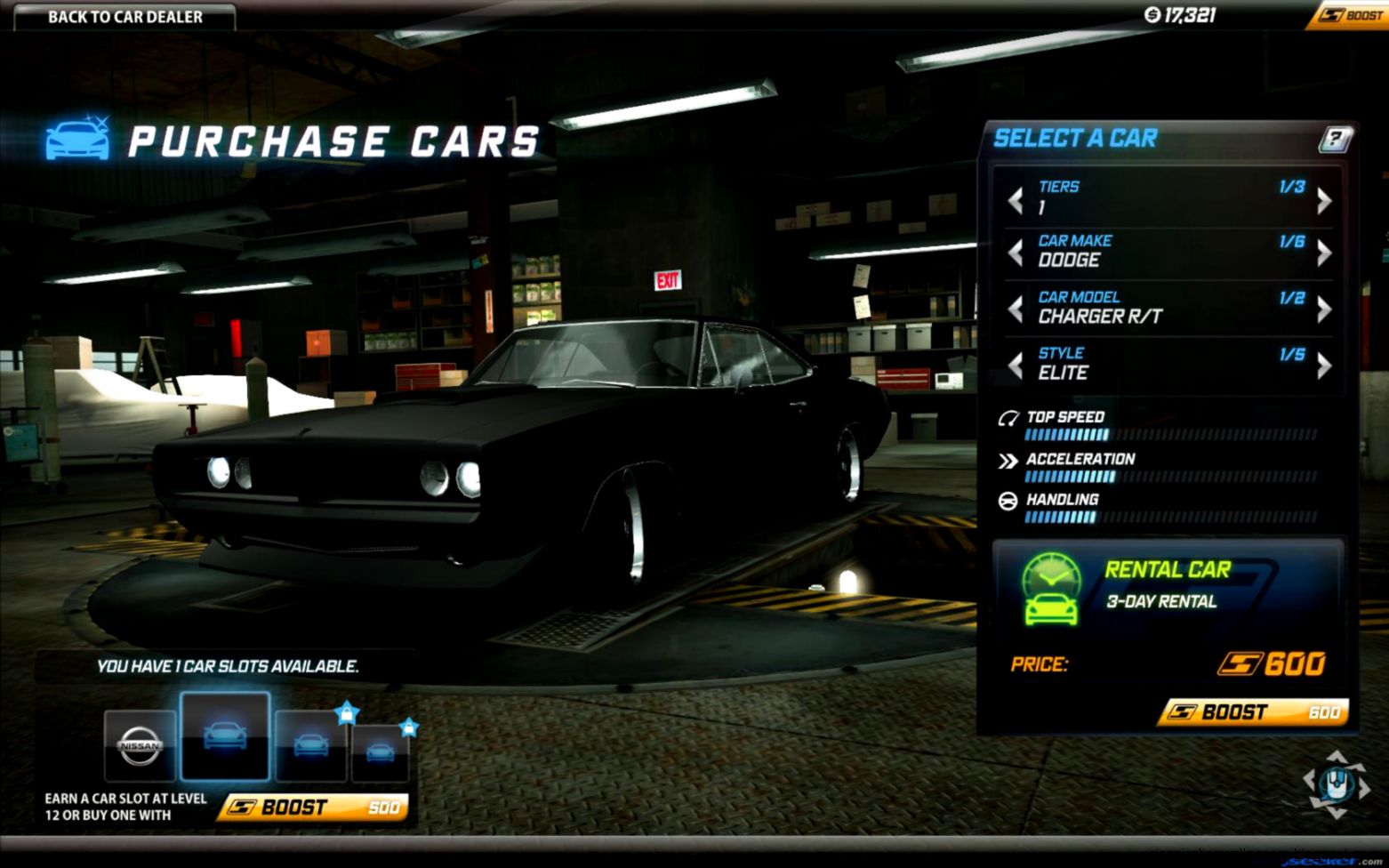Select the Purchase Cars header car icon
1389x868 pixels.
76,138
